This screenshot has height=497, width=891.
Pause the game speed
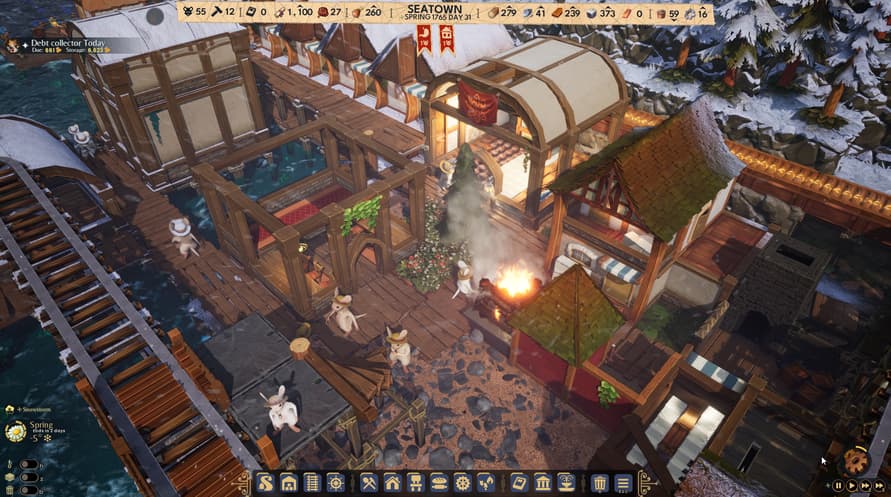point(838,486)
